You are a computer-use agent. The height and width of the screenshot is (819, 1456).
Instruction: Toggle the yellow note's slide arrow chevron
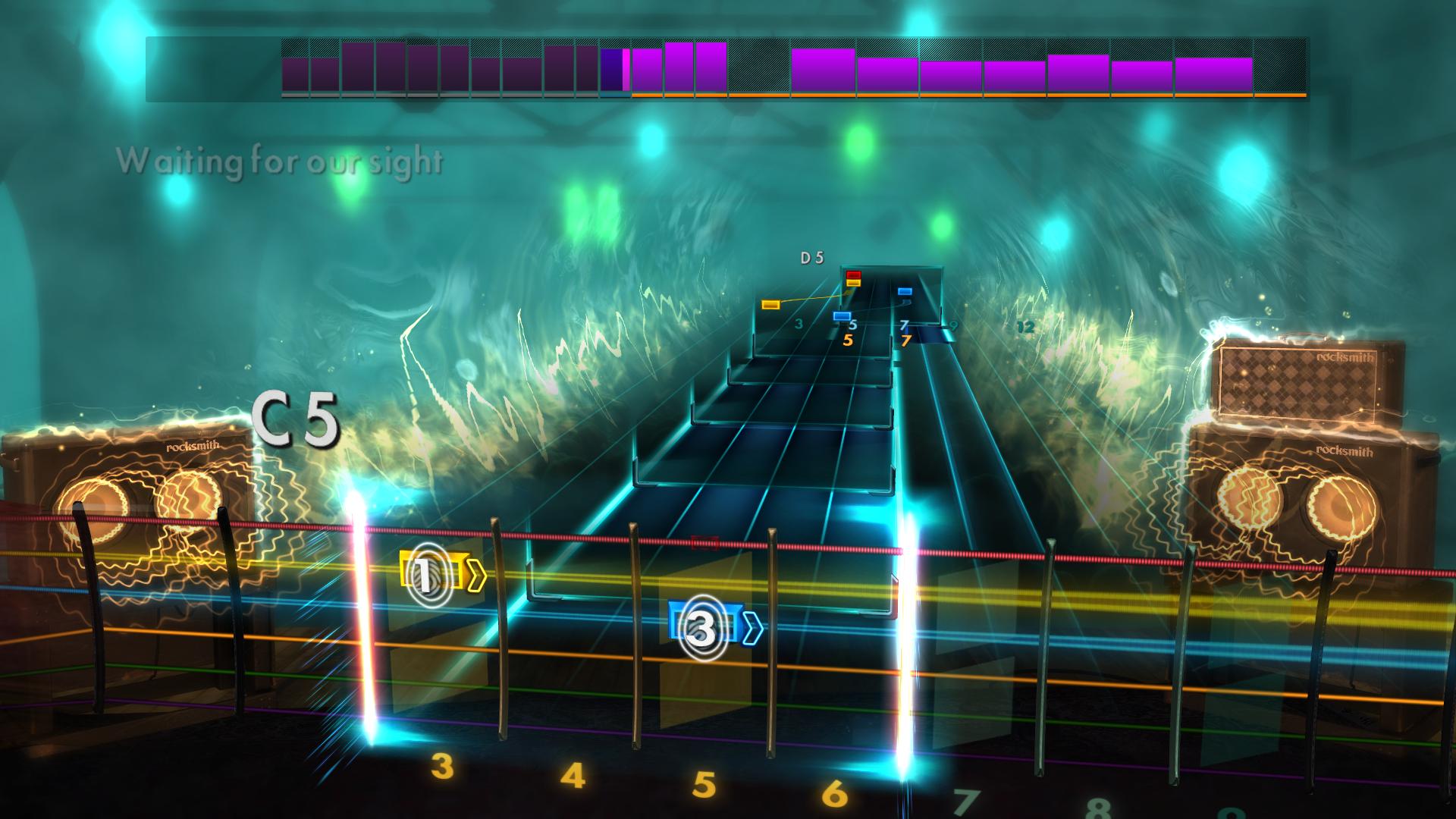(x=476, y=576)
